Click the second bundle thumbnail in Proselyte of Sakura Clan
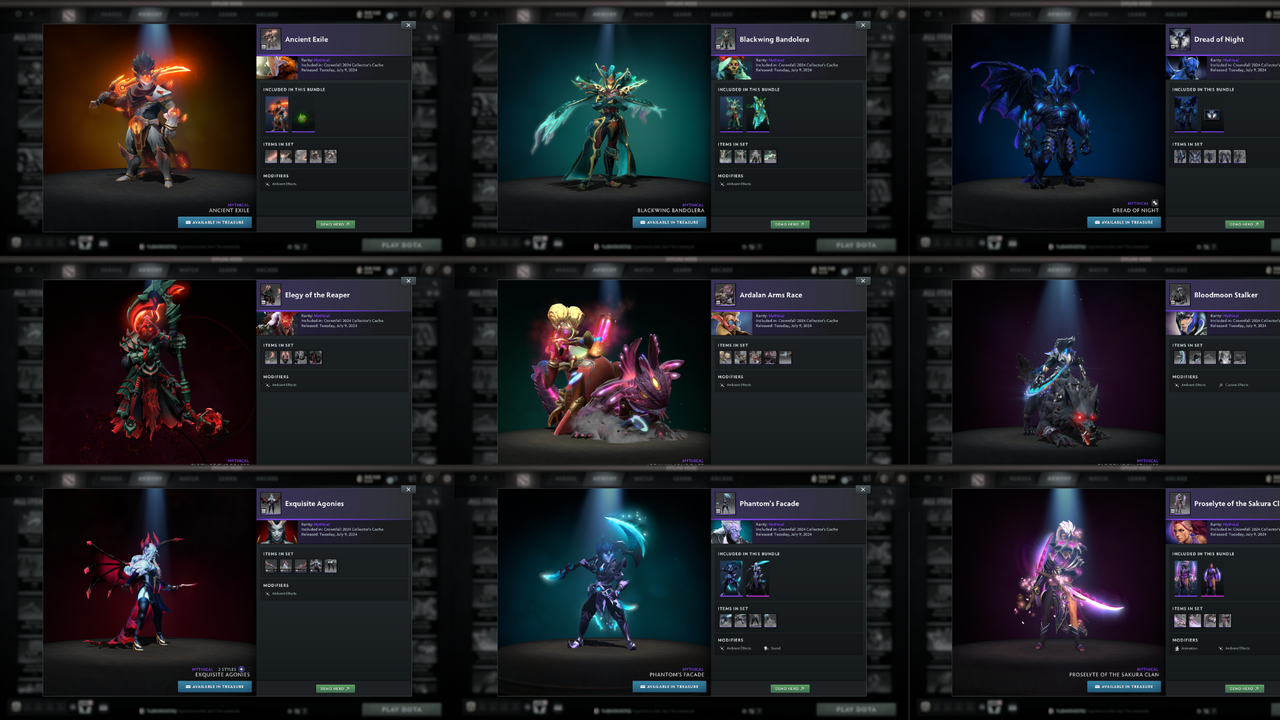The image size is (1280, 720). (1212, 578)
